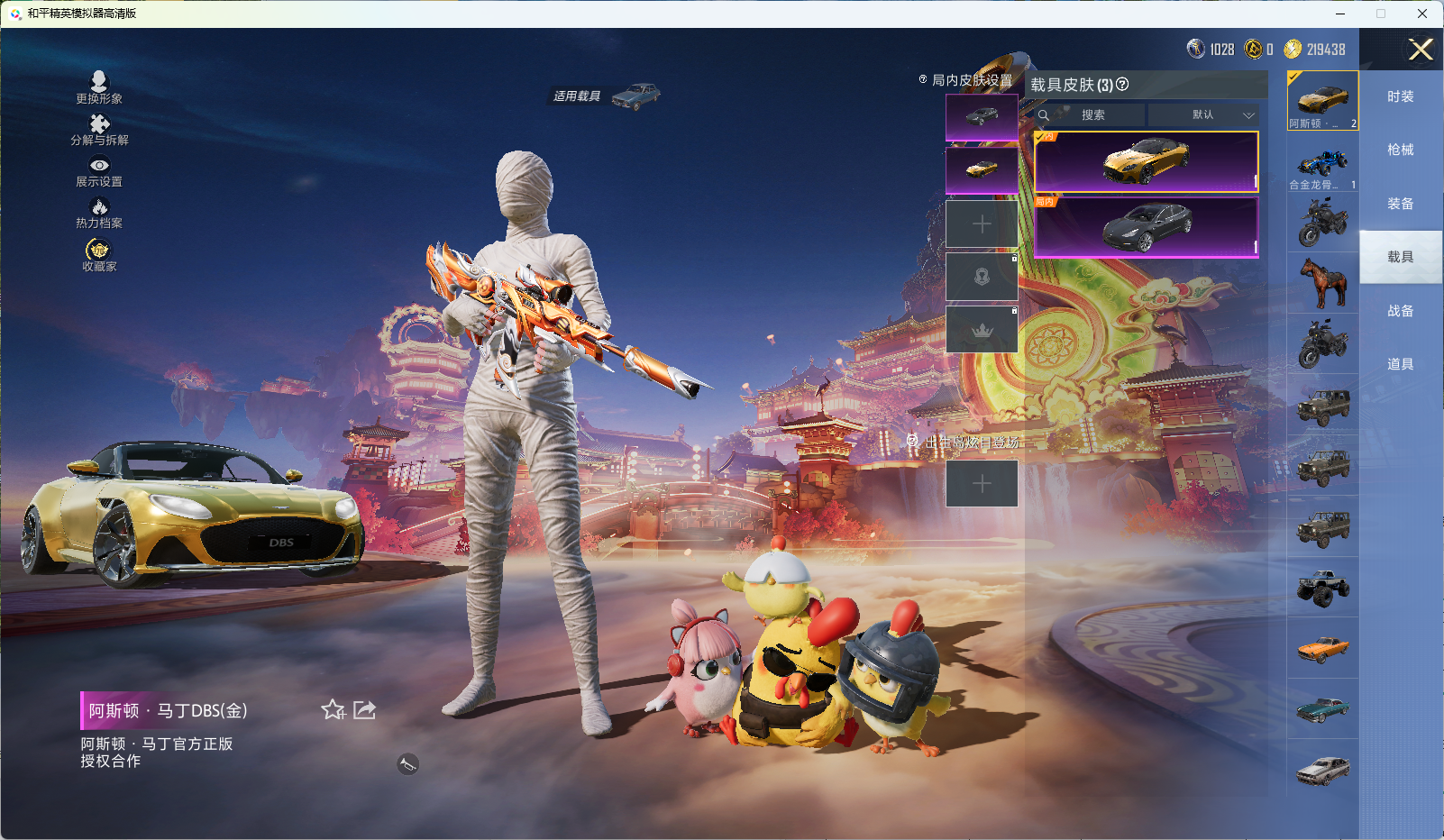
Task: Click the 载具皮肤 help question mark icon
Action: point(1120,86)
